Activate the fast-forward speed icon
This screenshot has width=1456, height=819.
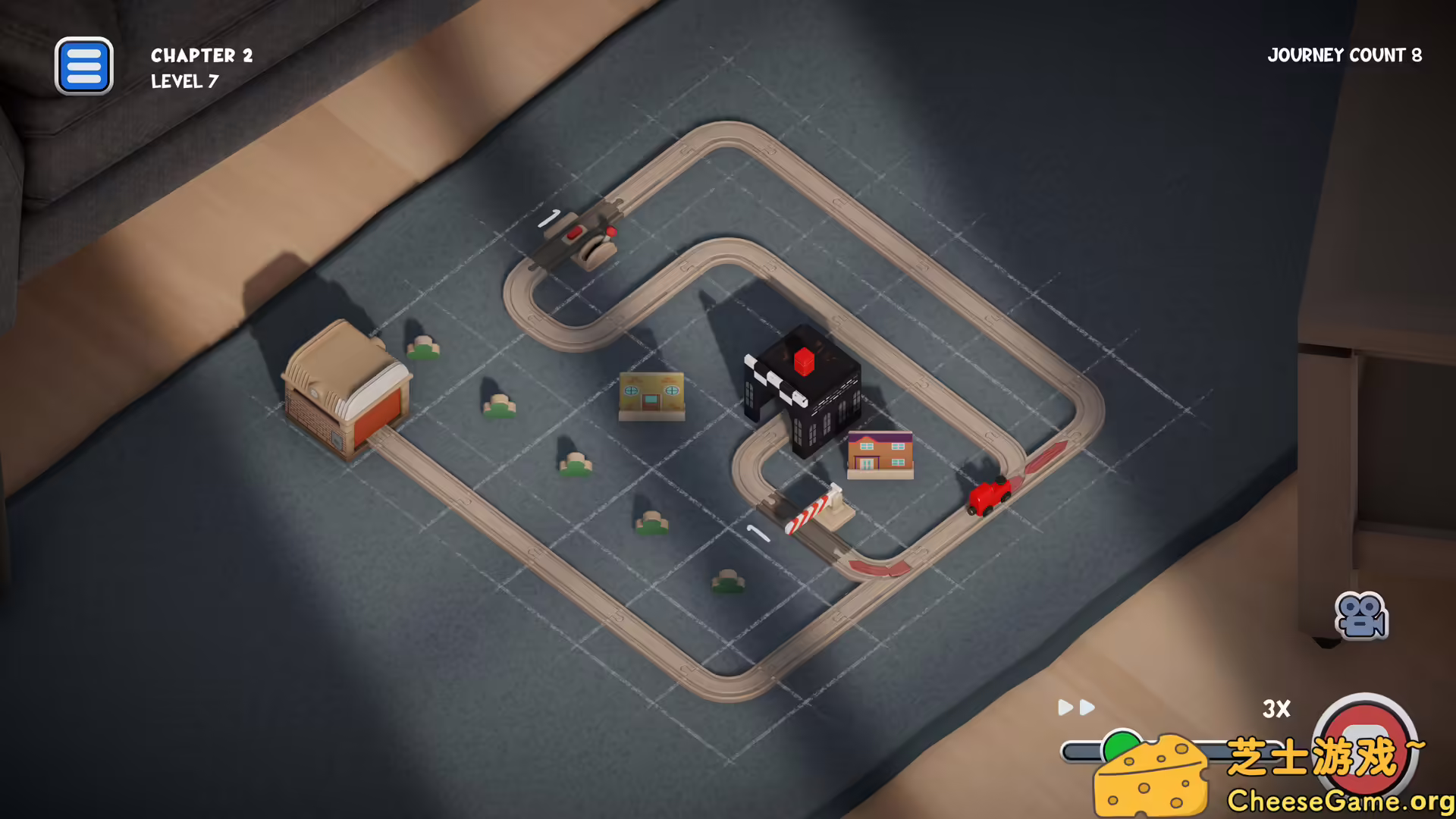tap(1075, 708)
